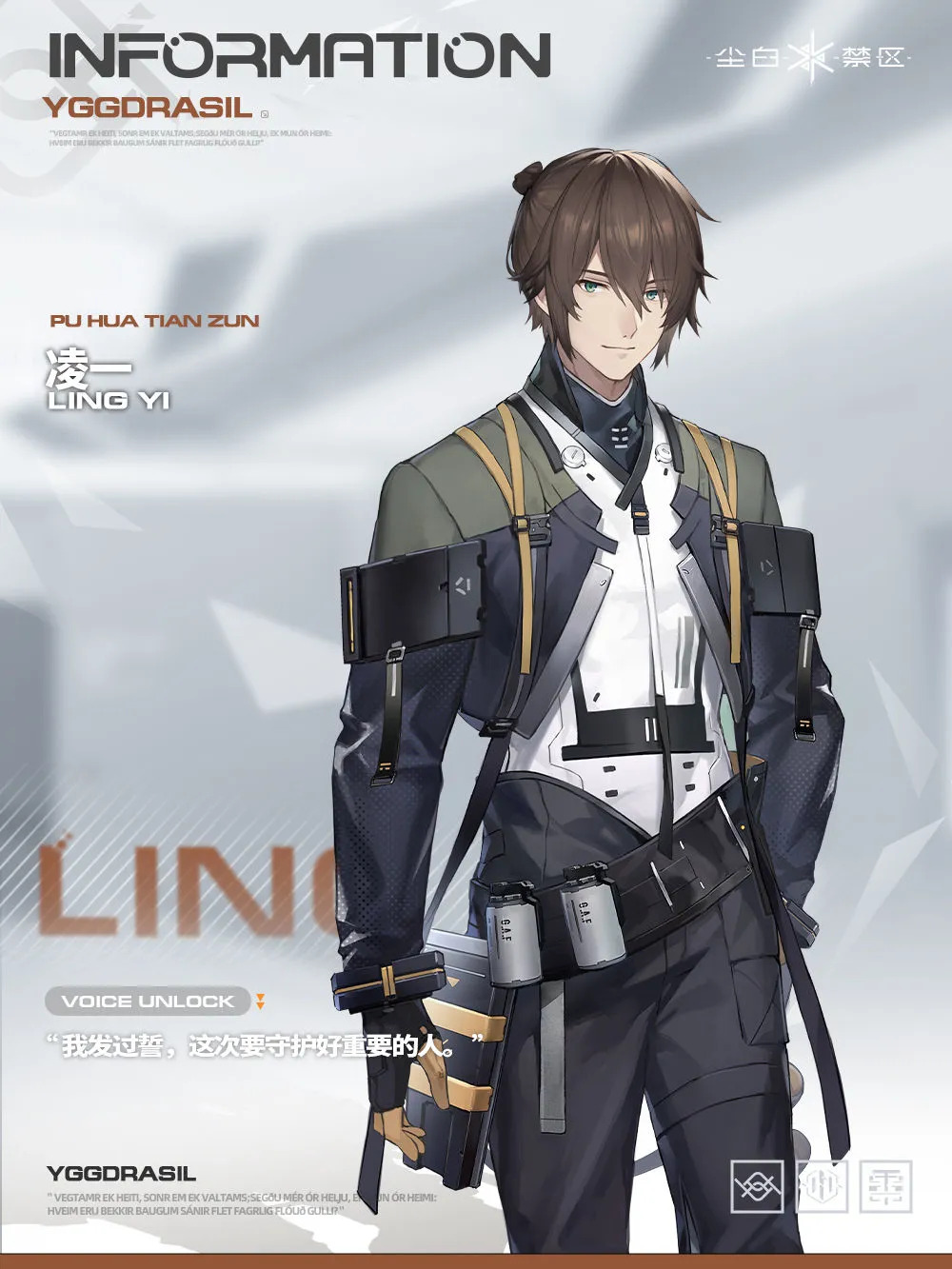
Task: Select the square glyph emblem icon
Action: (x=885, y=1186)
